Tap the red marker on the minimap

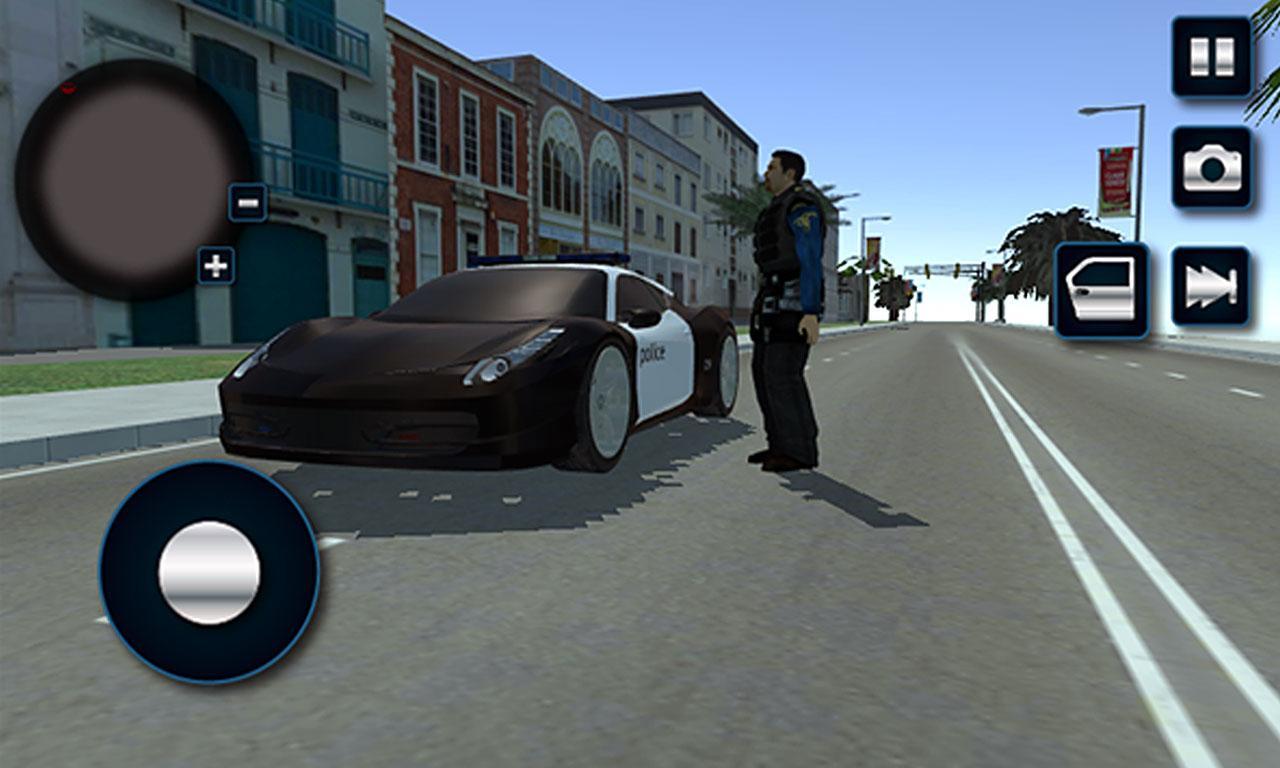click(68, 88)
